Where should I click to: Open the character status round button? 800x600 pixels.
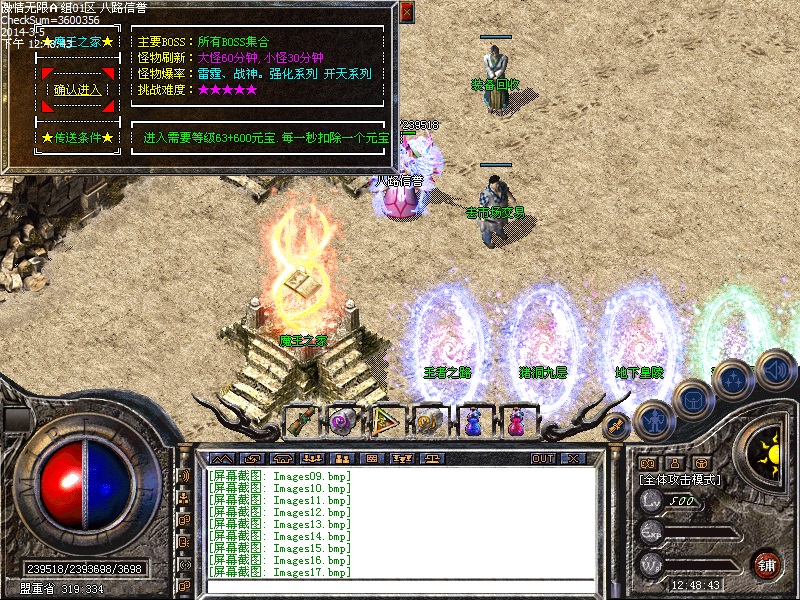pos(653,421)
